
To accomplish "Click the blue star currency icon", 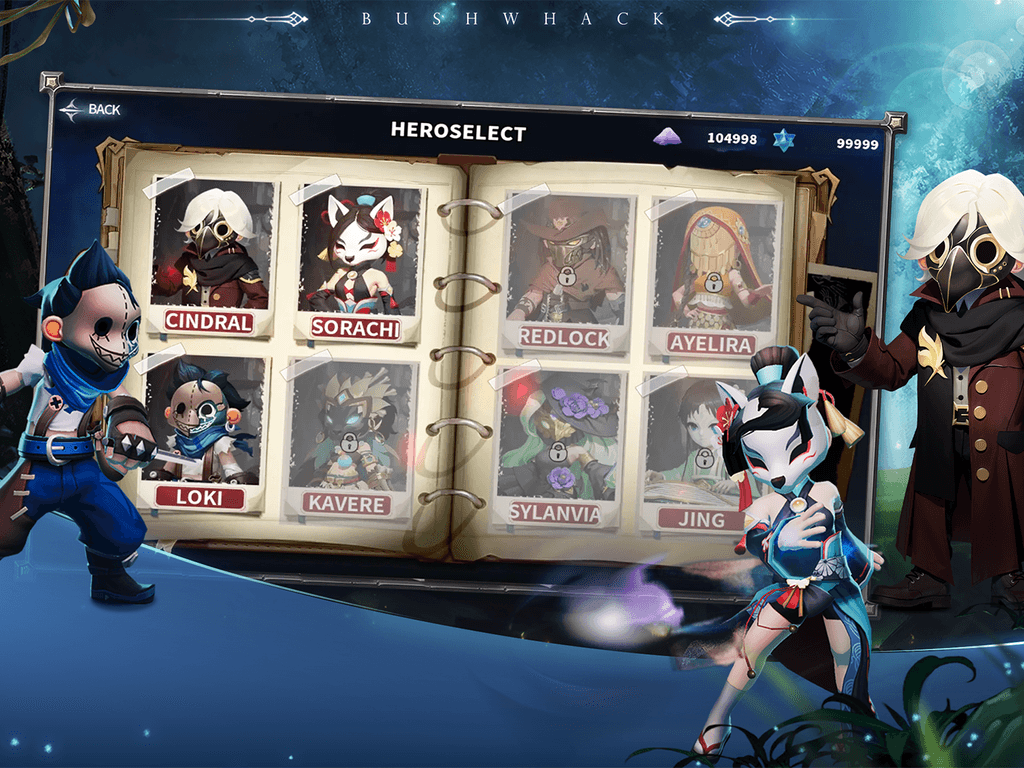I will (x=783, y=140).
